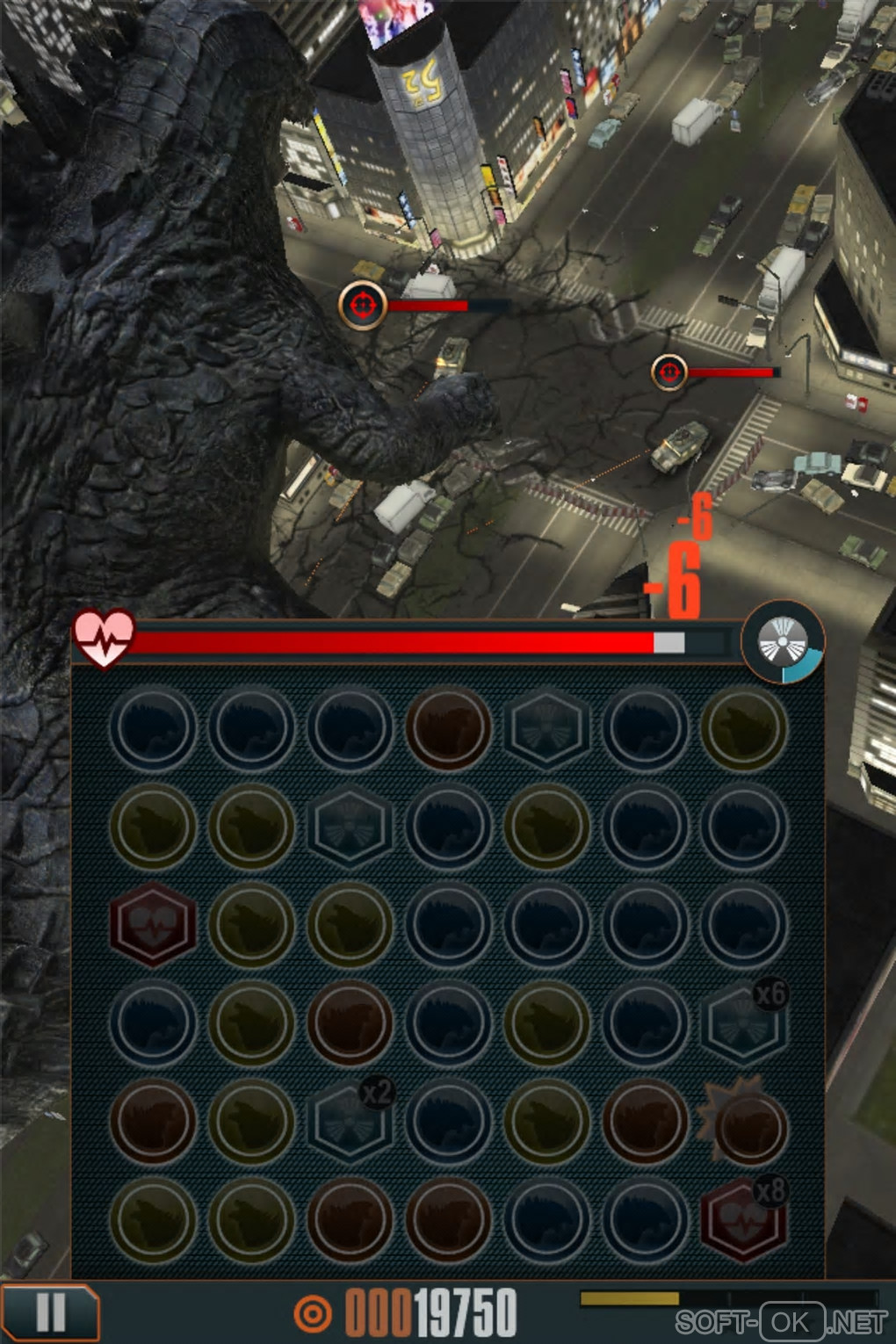Pause the game
The width and height of the screenshot is (896, 1344).
point(50,1313)
